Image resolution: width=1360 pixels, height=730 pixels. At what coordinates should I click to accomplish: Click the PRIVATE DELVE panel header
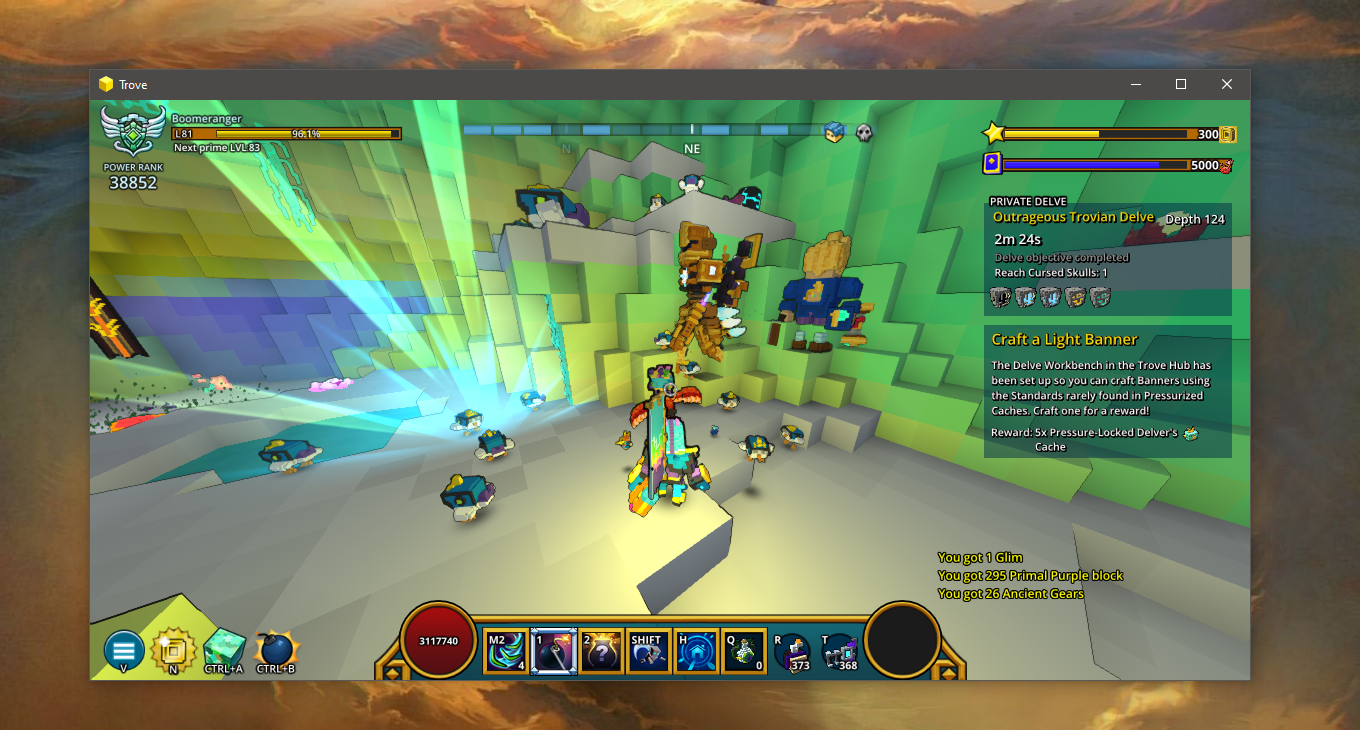[1028, 201]
